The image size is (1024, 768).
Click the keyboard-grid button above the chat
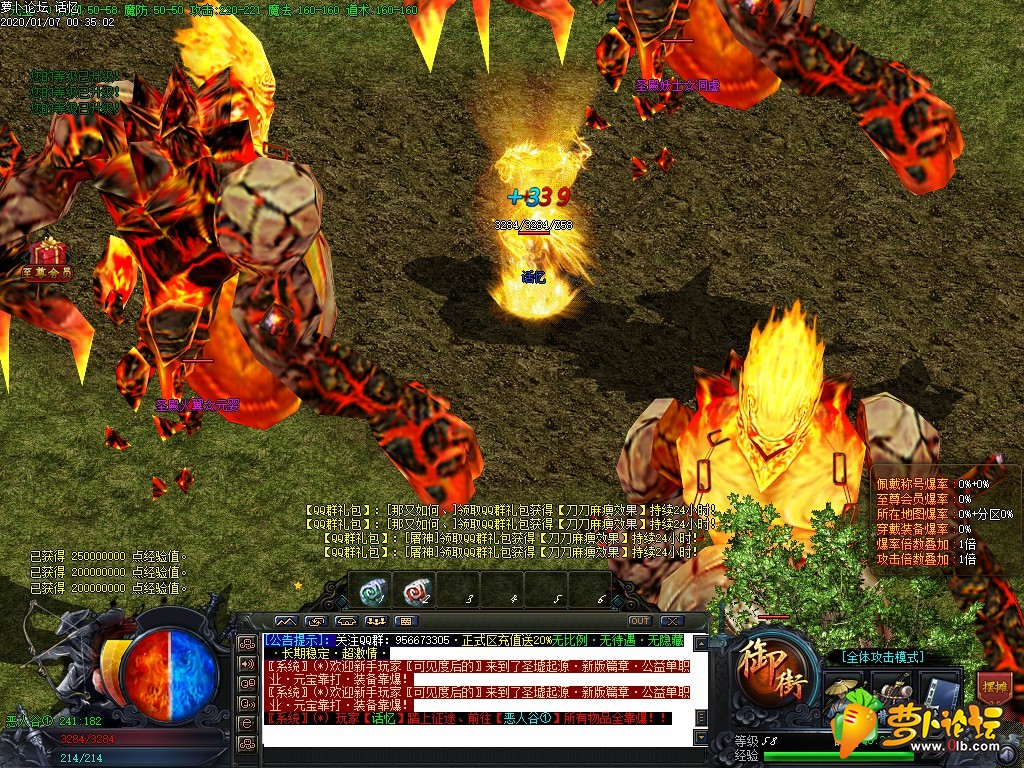(x=406, y=621)
